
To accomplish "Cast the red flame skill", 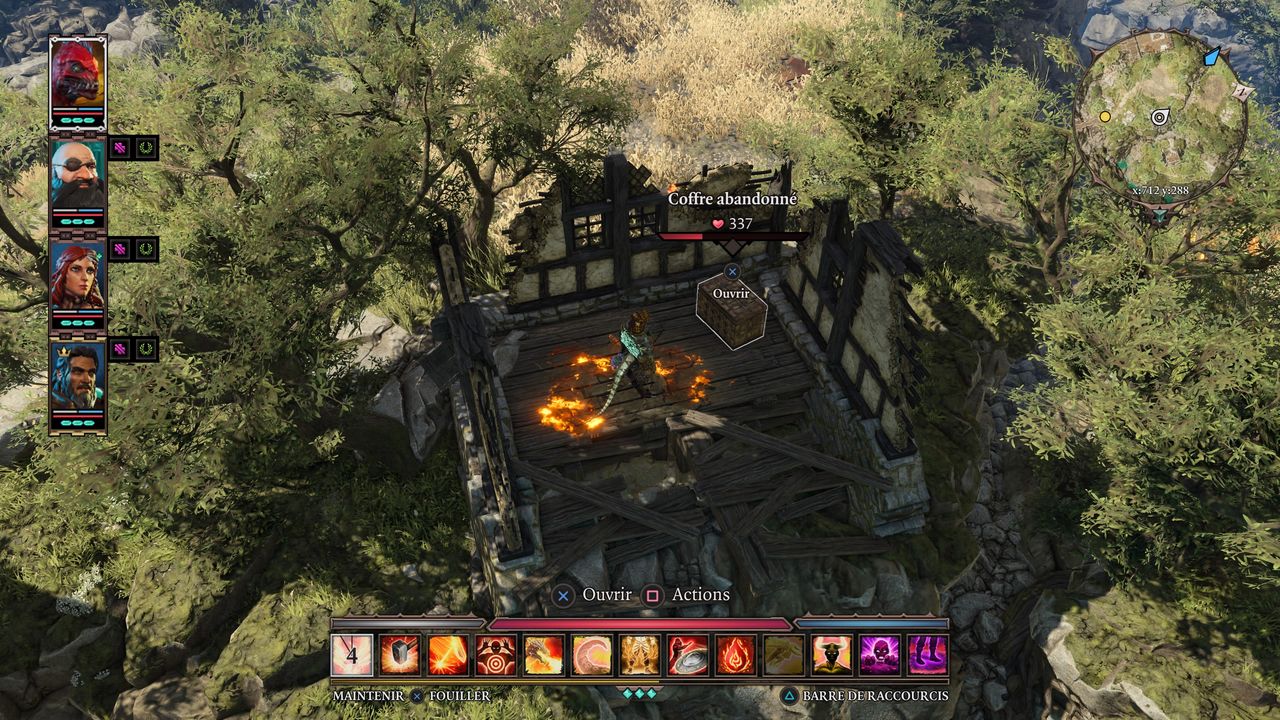I will (x=736, y=655).
